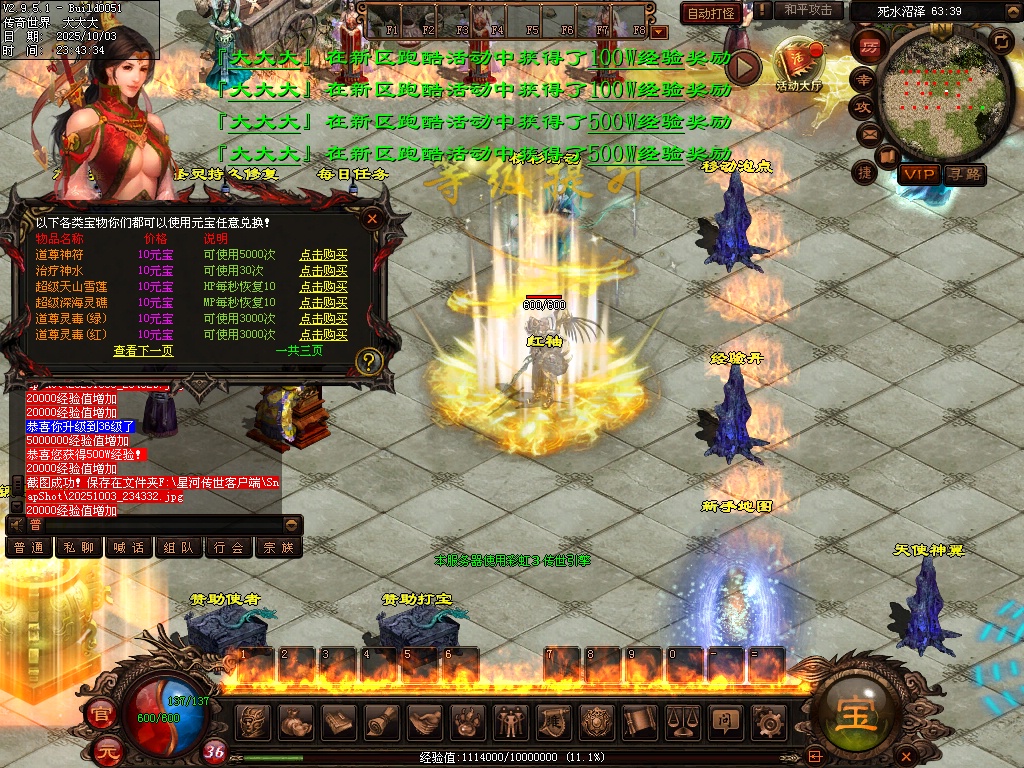Open the 喊话 shout channel
This screenshot has width=1024, height=768.
click(x=129, y=548)
